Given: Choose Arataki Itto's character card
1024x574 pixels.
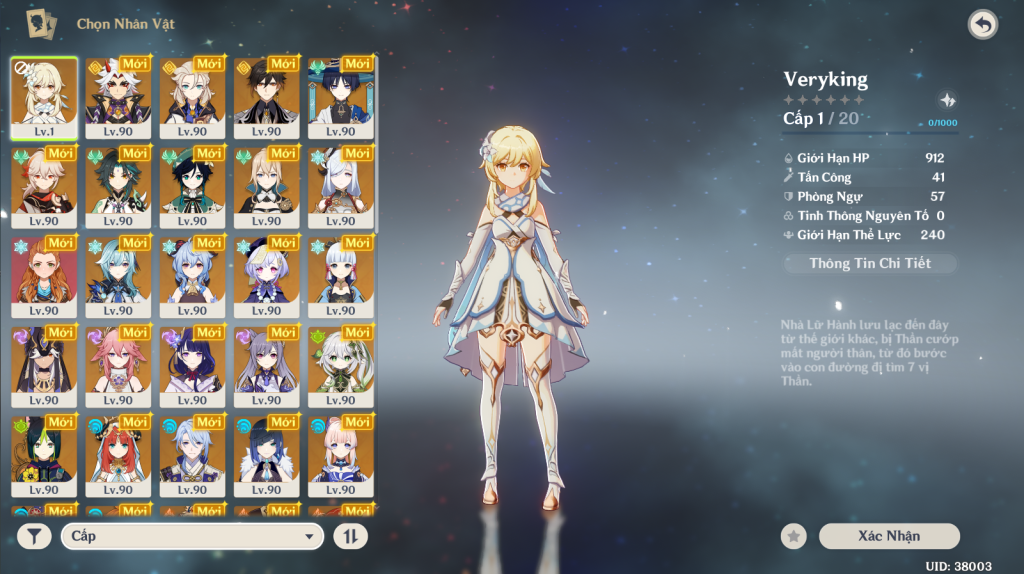Looking at the screenshot, I should (x=118, y=96).
